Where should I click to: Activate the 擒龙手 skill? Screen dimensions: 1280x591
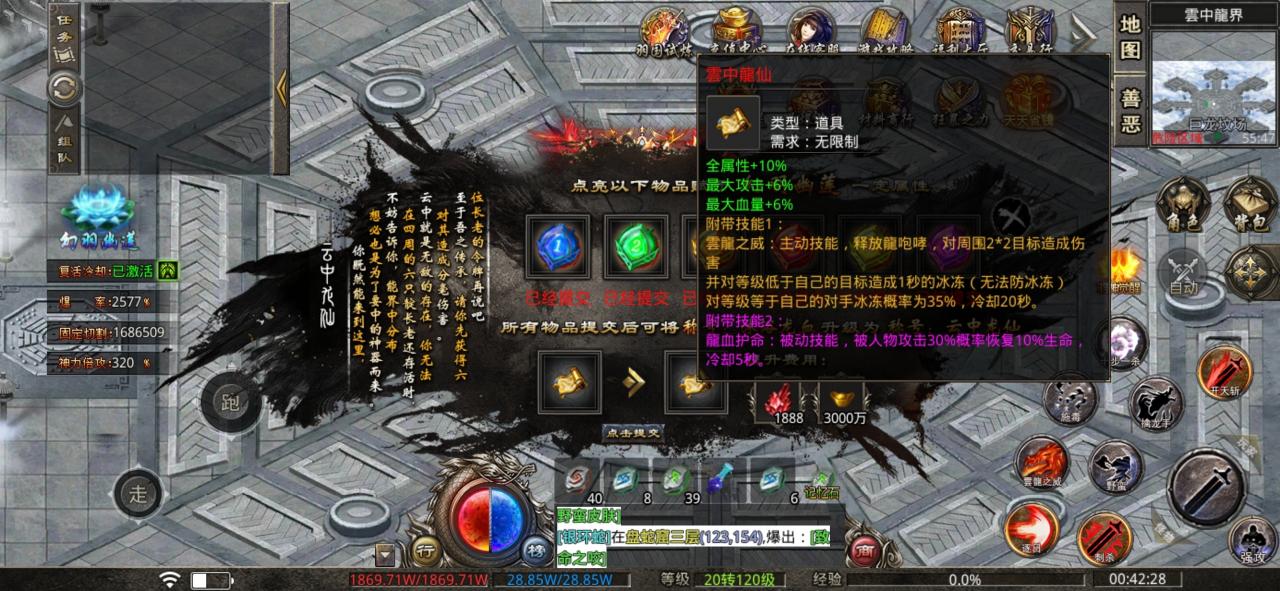[x=1156, y=405]
